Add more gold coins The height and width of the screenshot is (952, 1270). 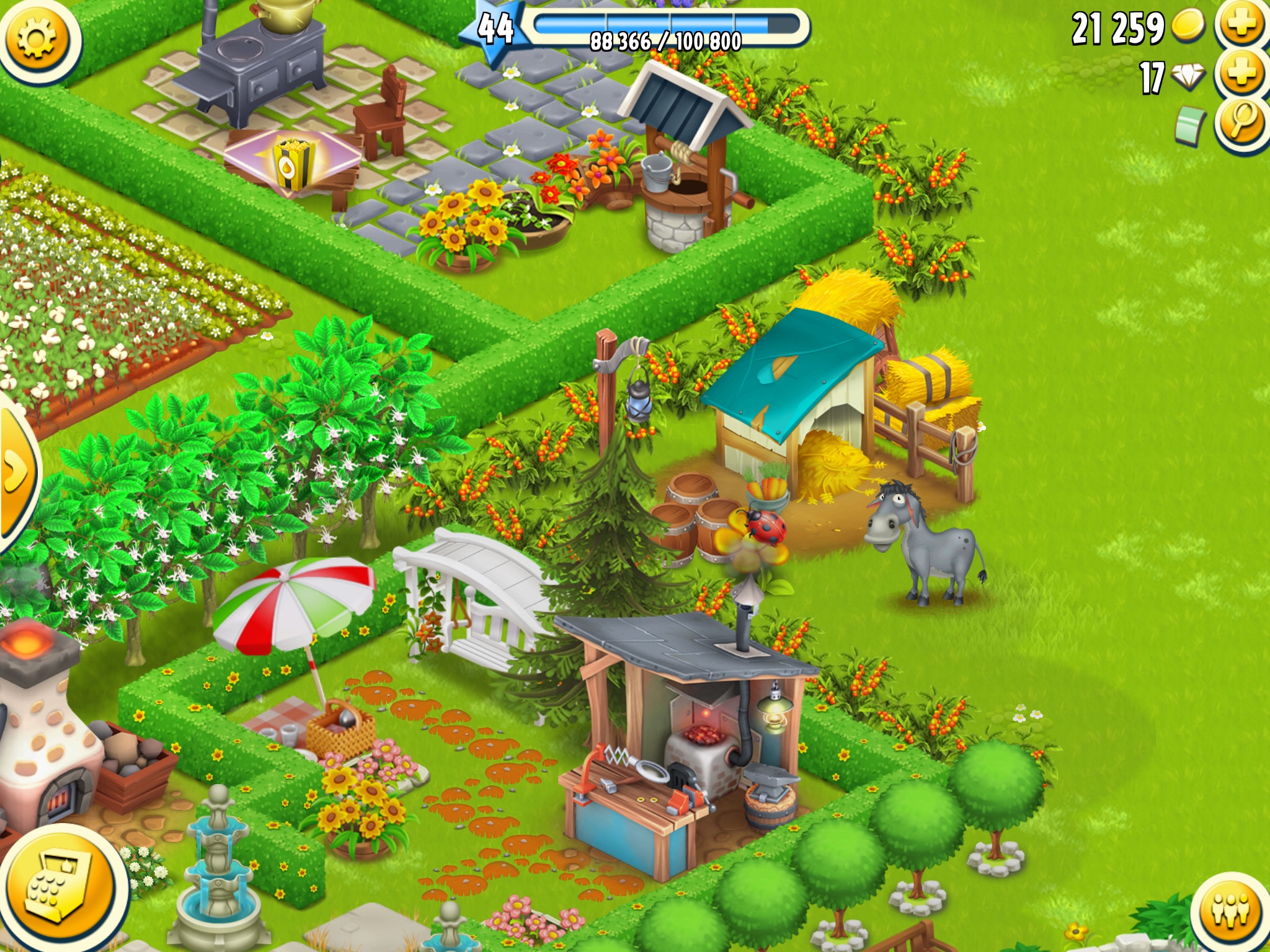pyautogui.click(x=1242, y=25)
